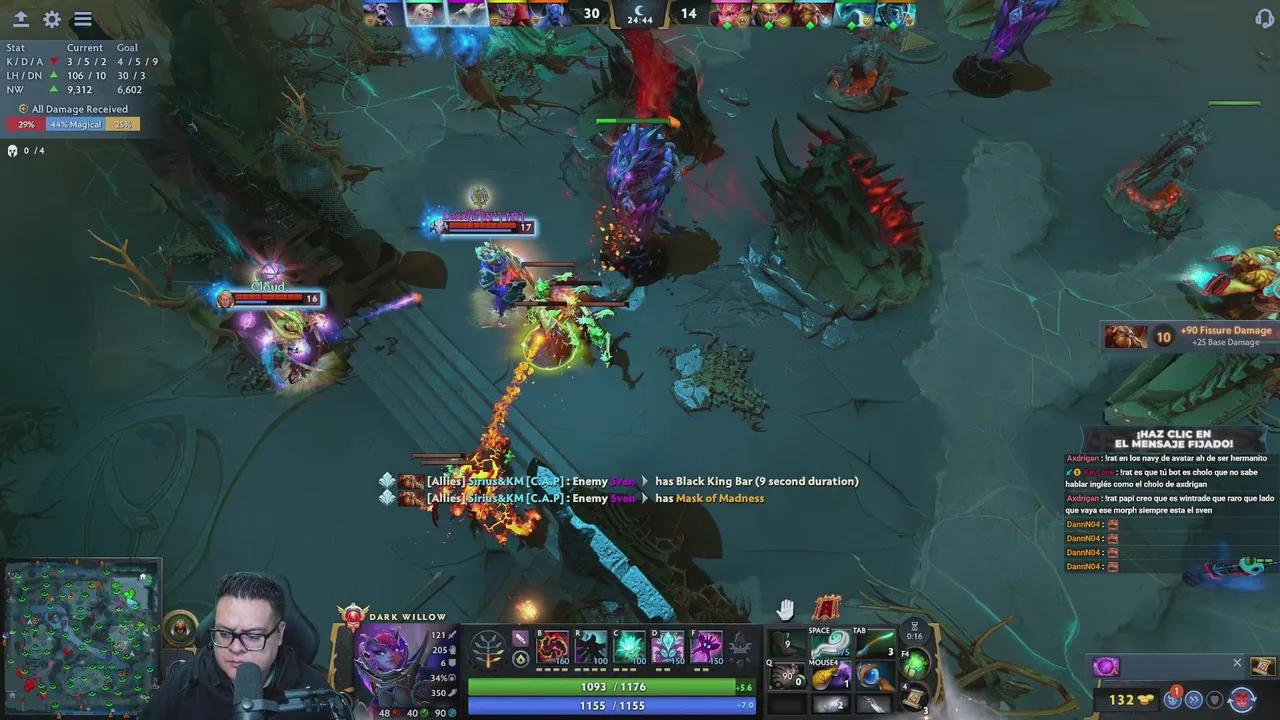
Task: Open Dark Willow's talent tree
Action: 489,649
